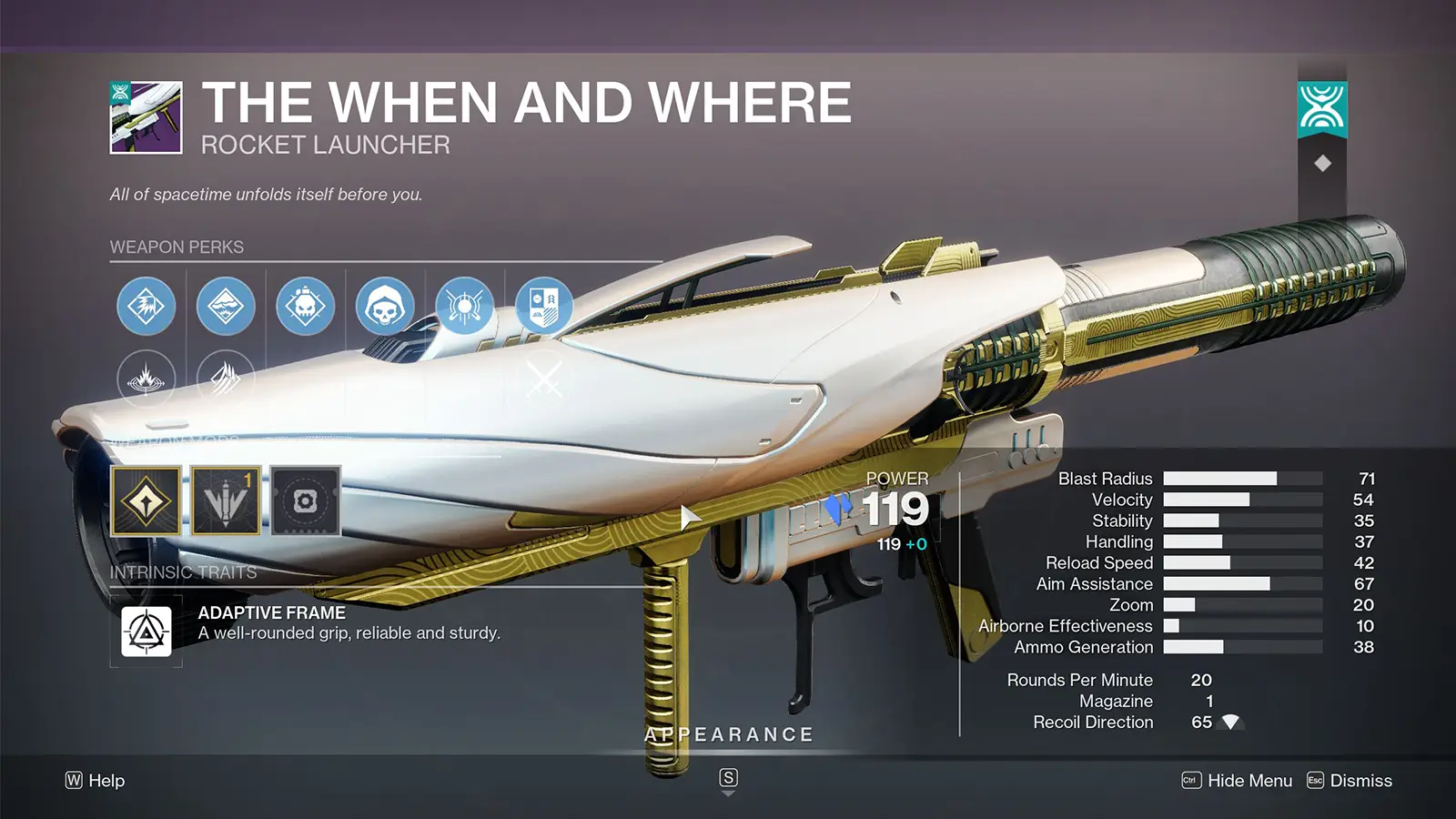Expand the Appearance section

point(728,733)
